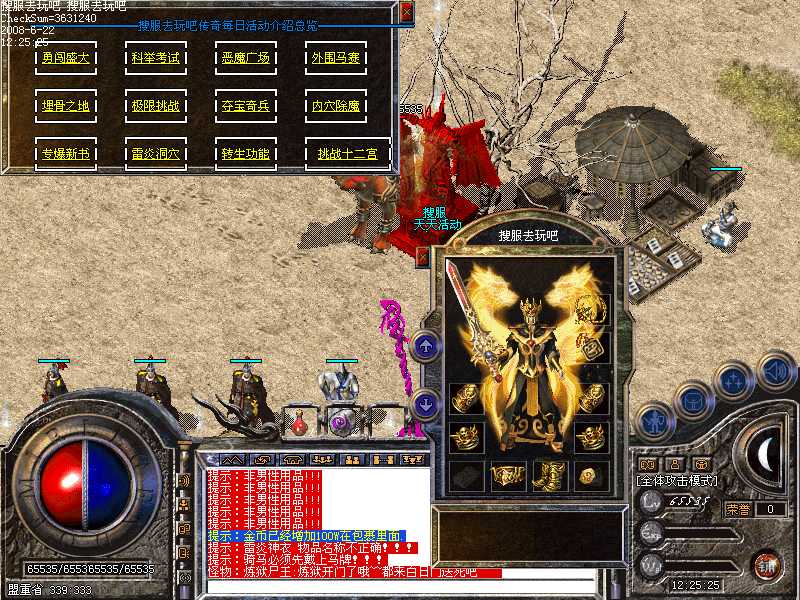Click the down arrow on equipment panel
The width and height of the screenshot is (800, 600).
point(426,404)
